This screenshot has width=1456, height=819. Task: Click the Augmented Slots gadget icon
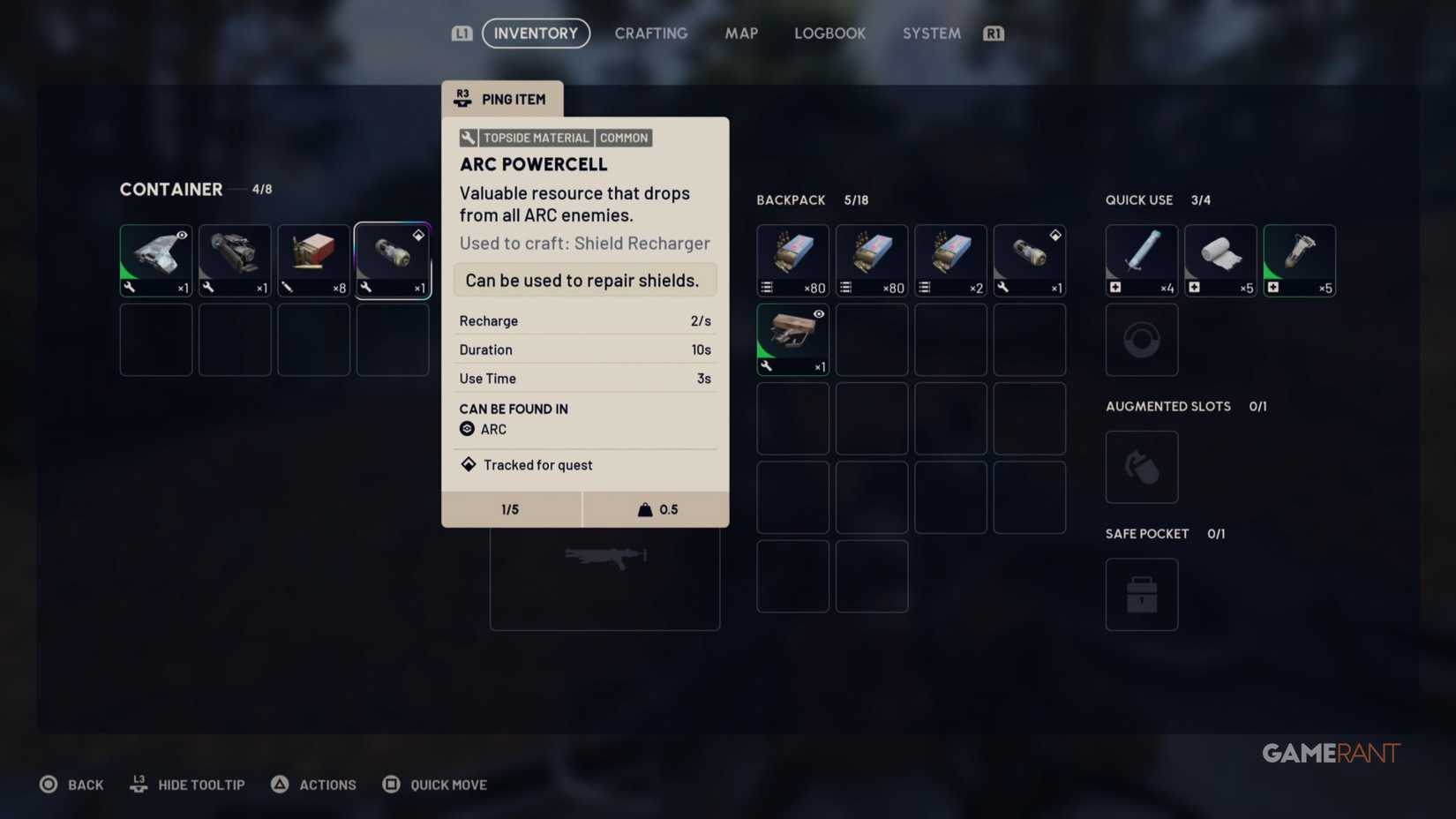pos(1141,466)
